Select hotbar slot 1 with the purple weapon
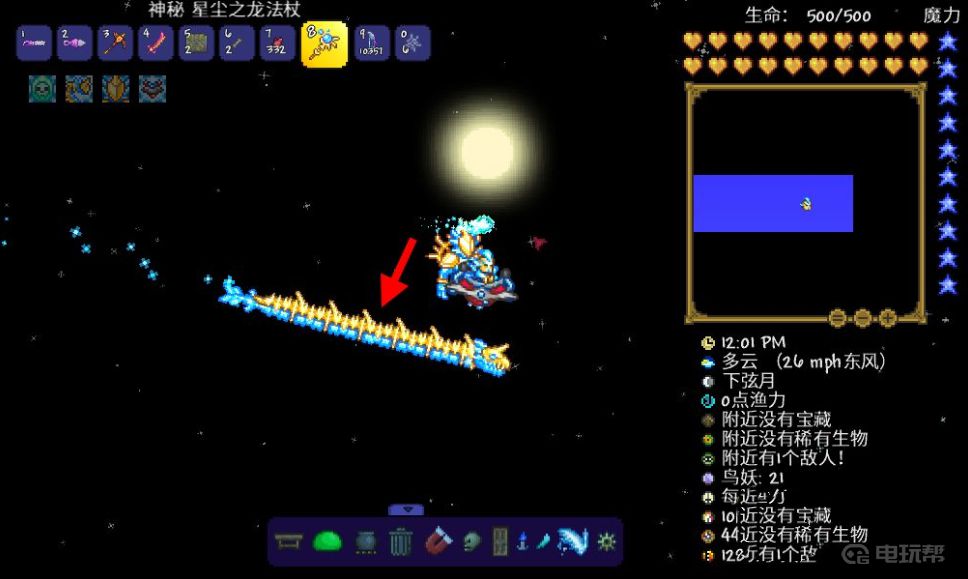Image resolution: width=968 pixels, height=579 pixels. 34,44
